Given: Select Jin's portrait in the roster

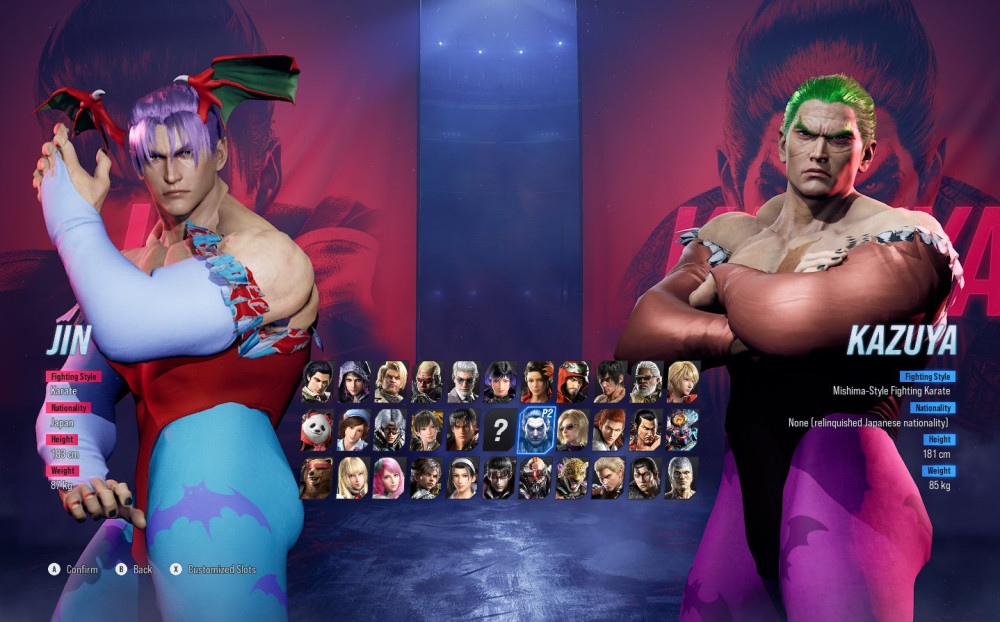Looking at the screenshot, I should (462, 430).
